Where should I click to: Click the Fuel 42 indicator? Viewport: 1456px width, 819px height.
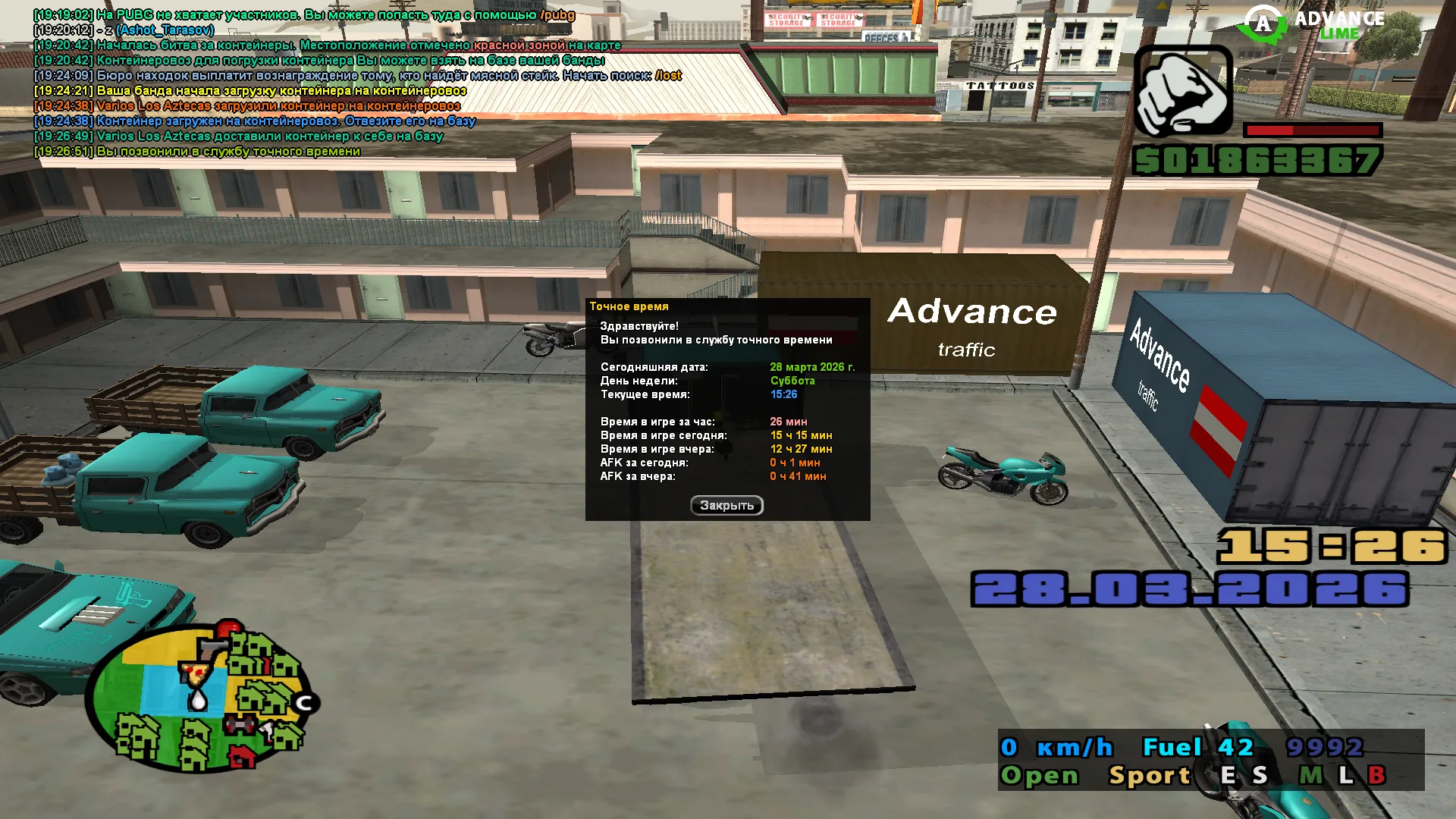[1198, 747]
